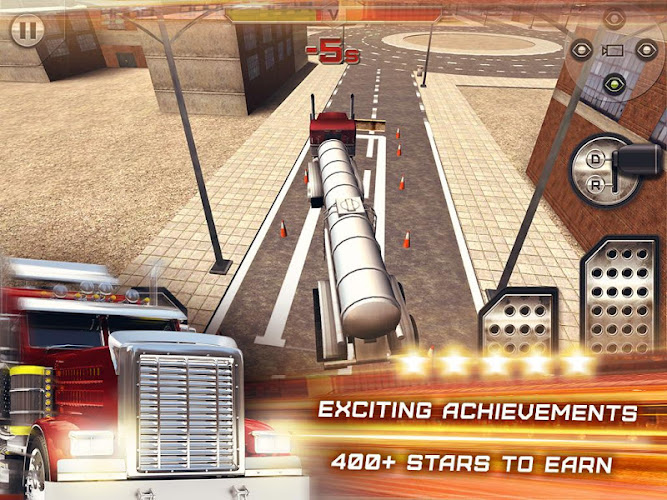The image size is (667, 500).
Task: Shift the gear selector to D
Action: 596,159
